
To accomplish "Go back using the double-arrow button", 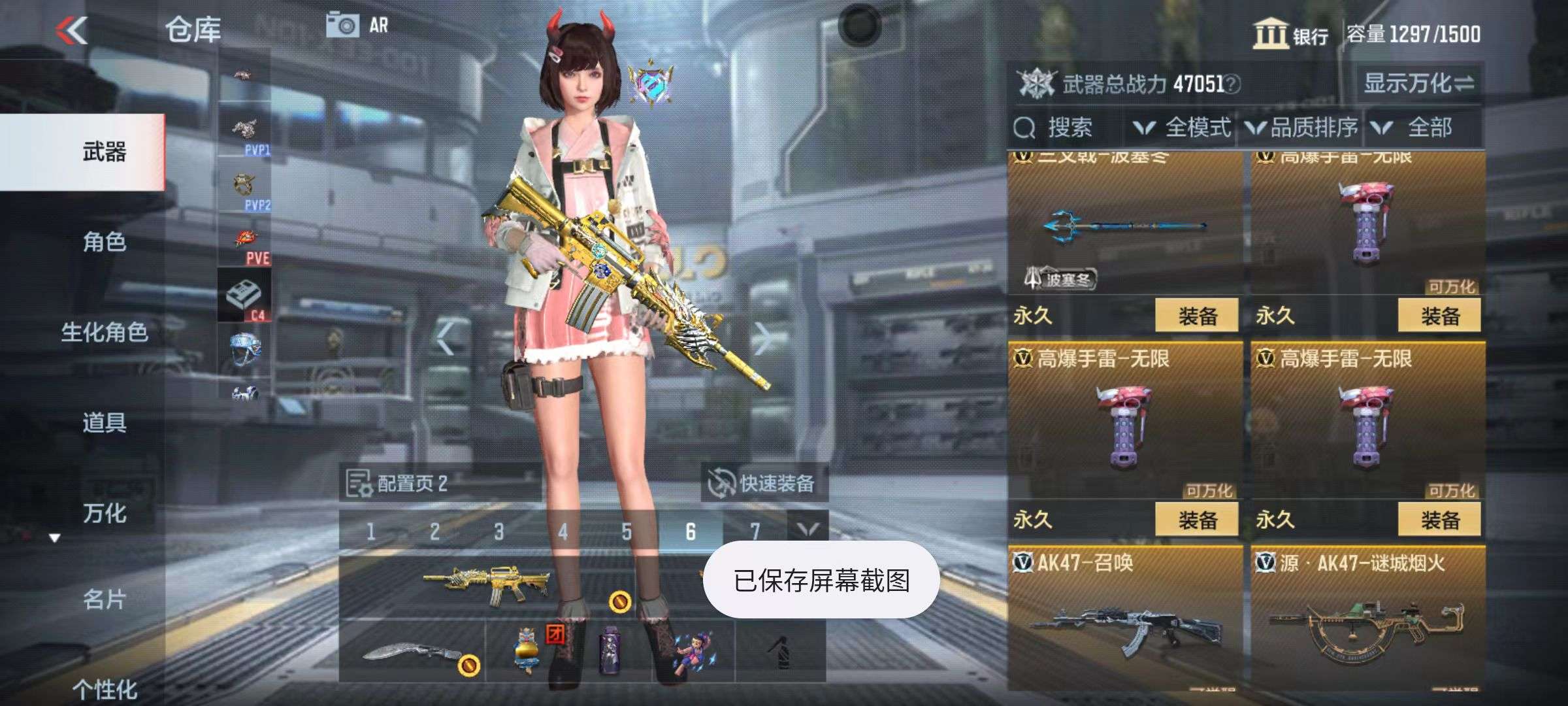I will tap(72, 30).
